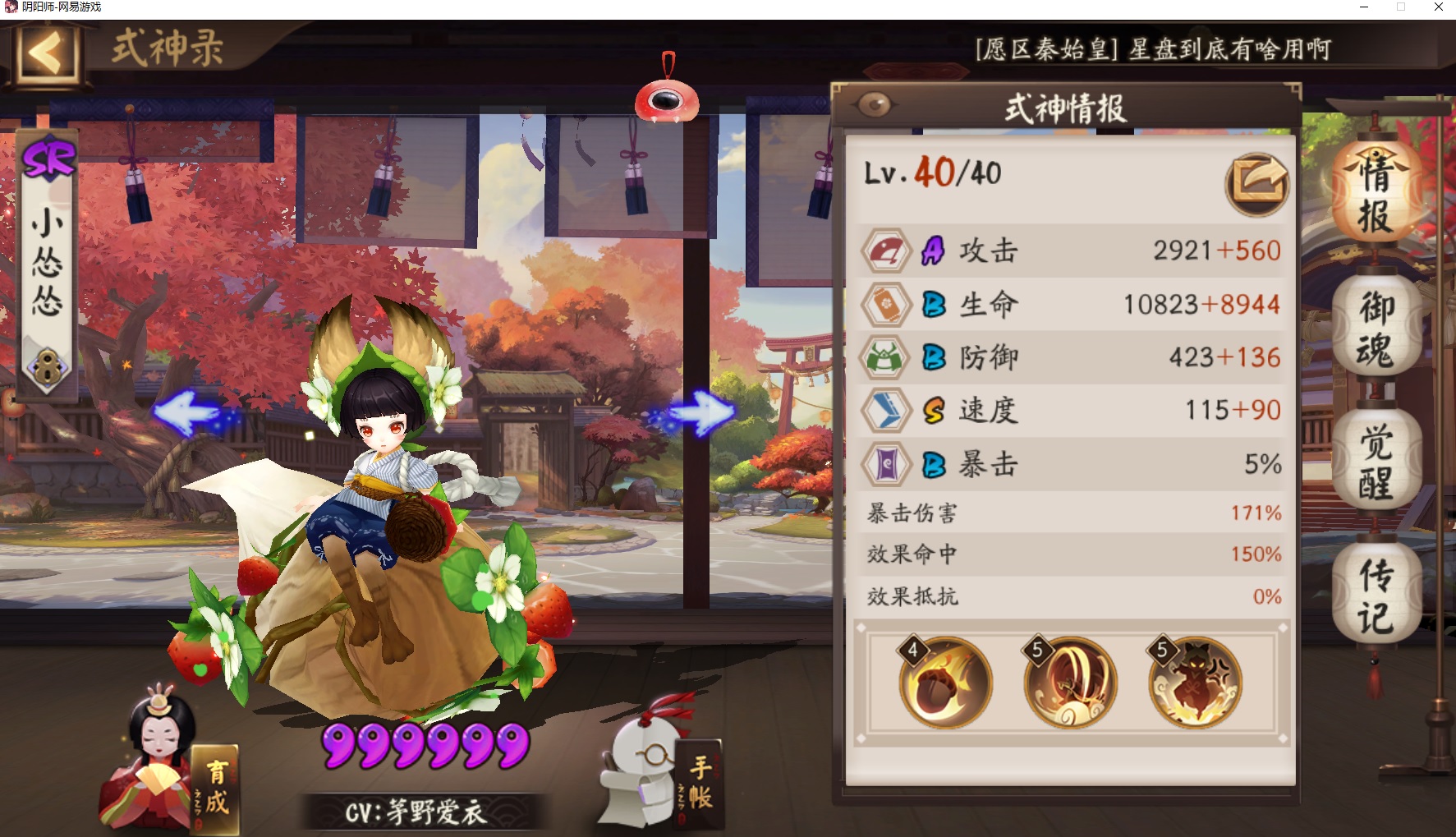Share shikigami info via the arrow icon
The image size is (1456, 837).
click(x=1256, y=183)
